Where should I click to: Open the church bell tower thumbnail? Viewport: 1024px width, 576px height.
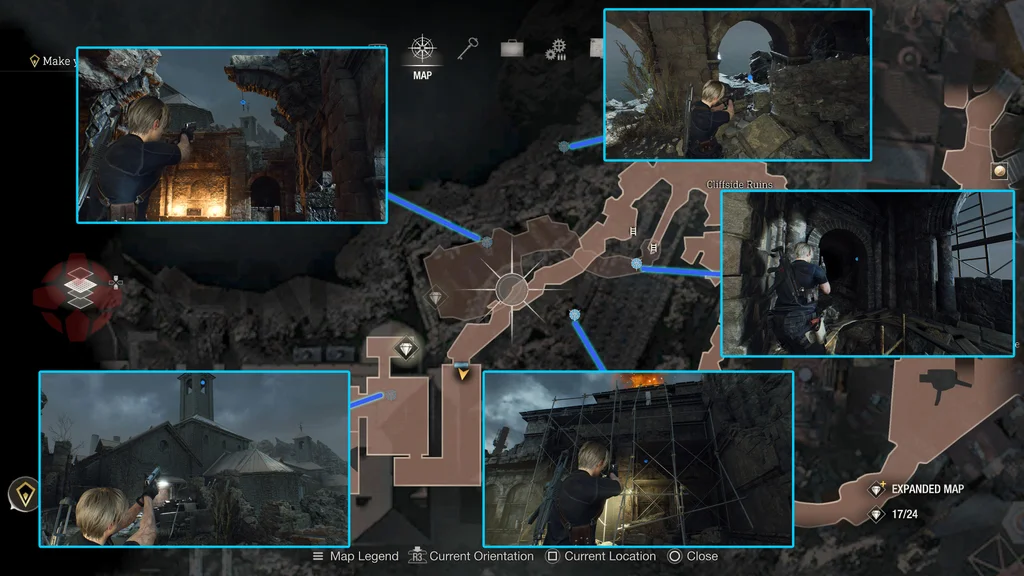[x=194, y=459]
